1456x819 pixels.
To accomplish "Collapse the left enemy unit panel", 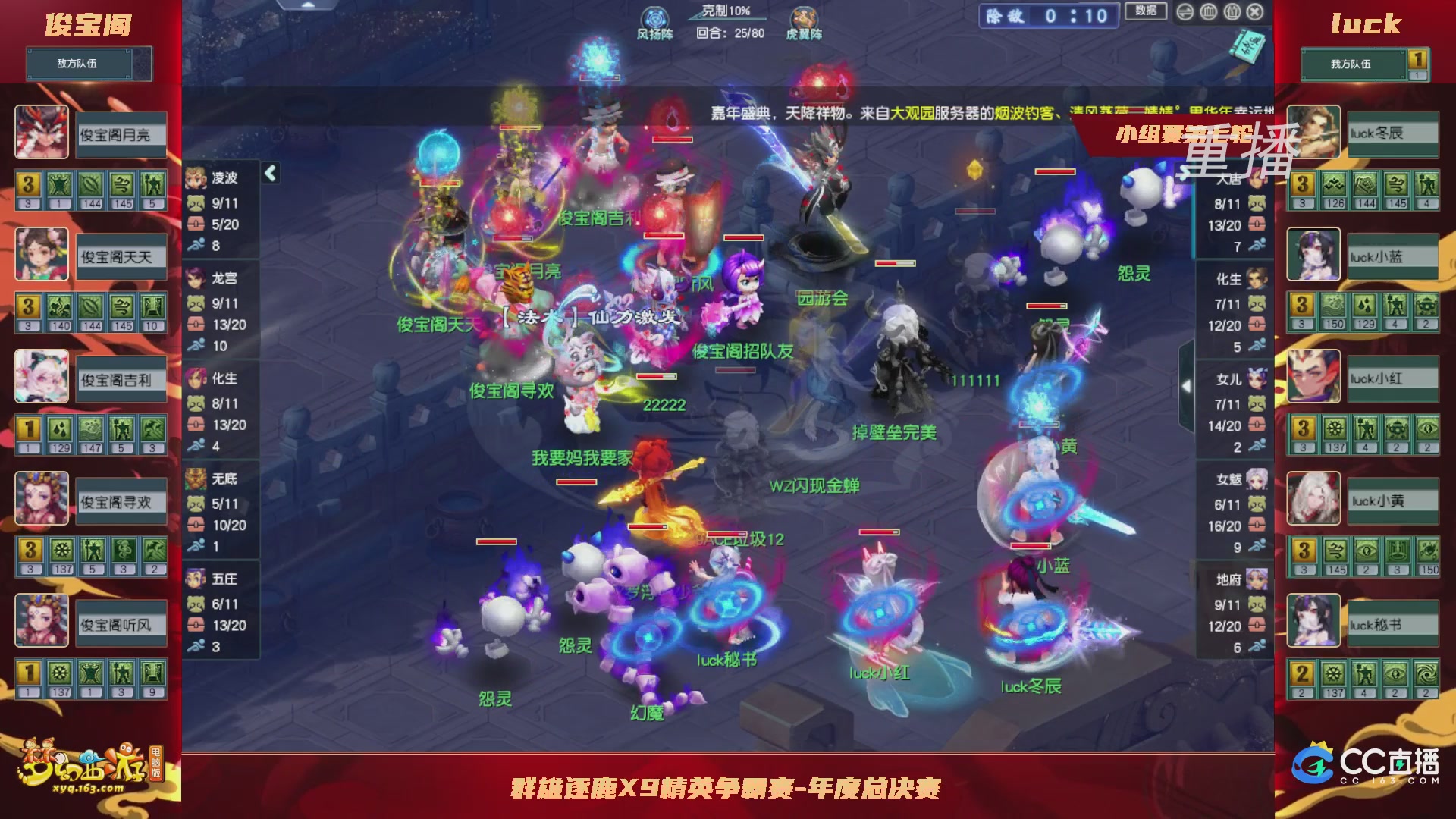I will coord(269,173).
